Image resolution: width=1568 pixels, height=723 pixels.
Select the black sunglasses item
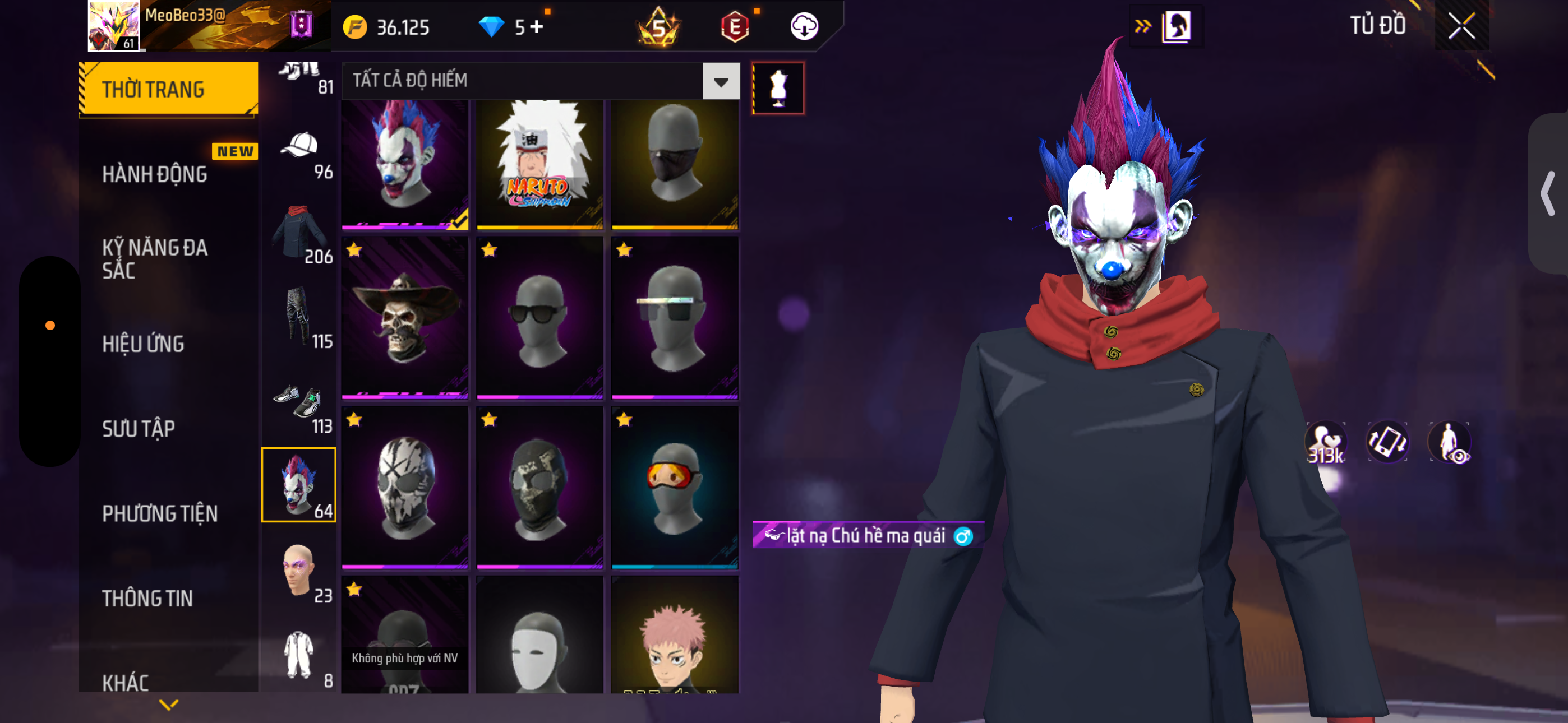tap(539, 318)
